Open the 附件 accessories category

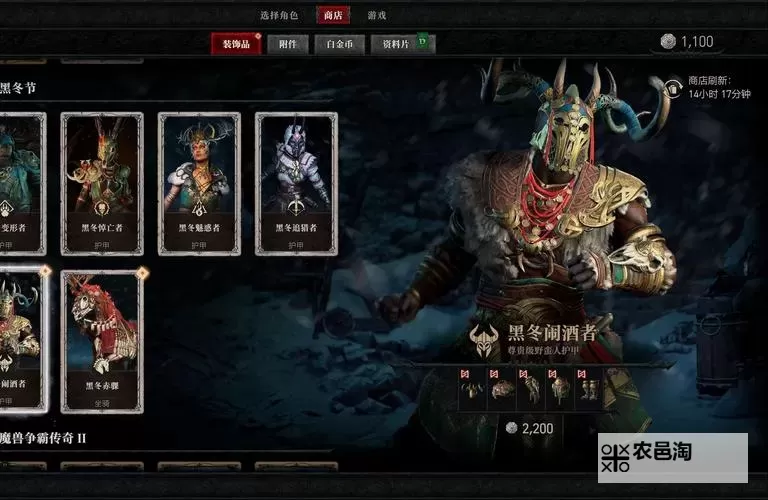tap(288, 44)
